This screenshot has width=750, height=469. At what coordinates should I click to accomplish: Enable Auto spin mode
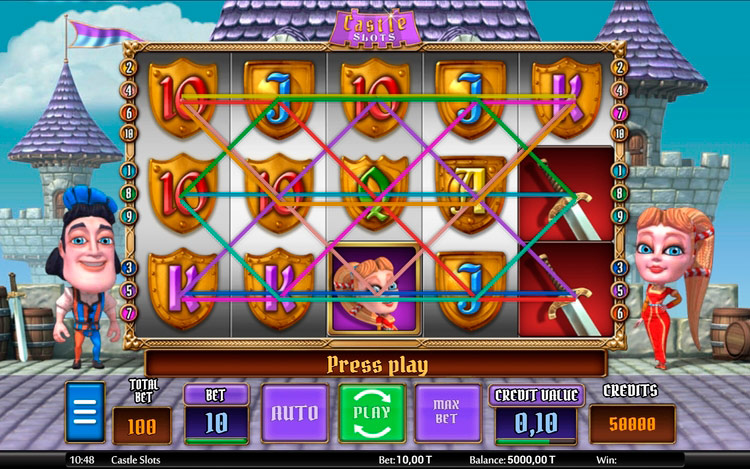tap(295, 413)
